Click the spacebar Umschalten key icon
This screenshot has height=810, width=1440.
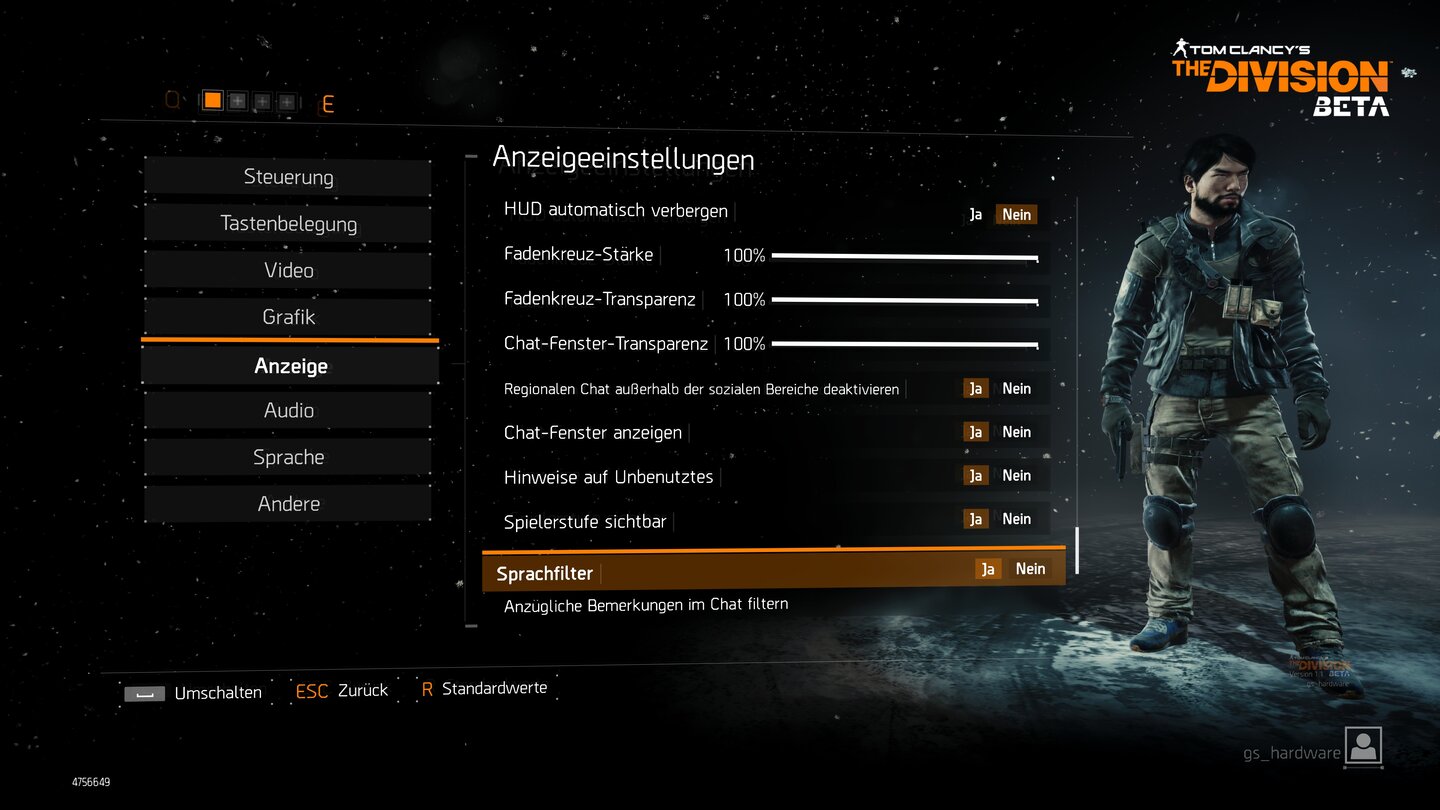click(x=144, y=692)
